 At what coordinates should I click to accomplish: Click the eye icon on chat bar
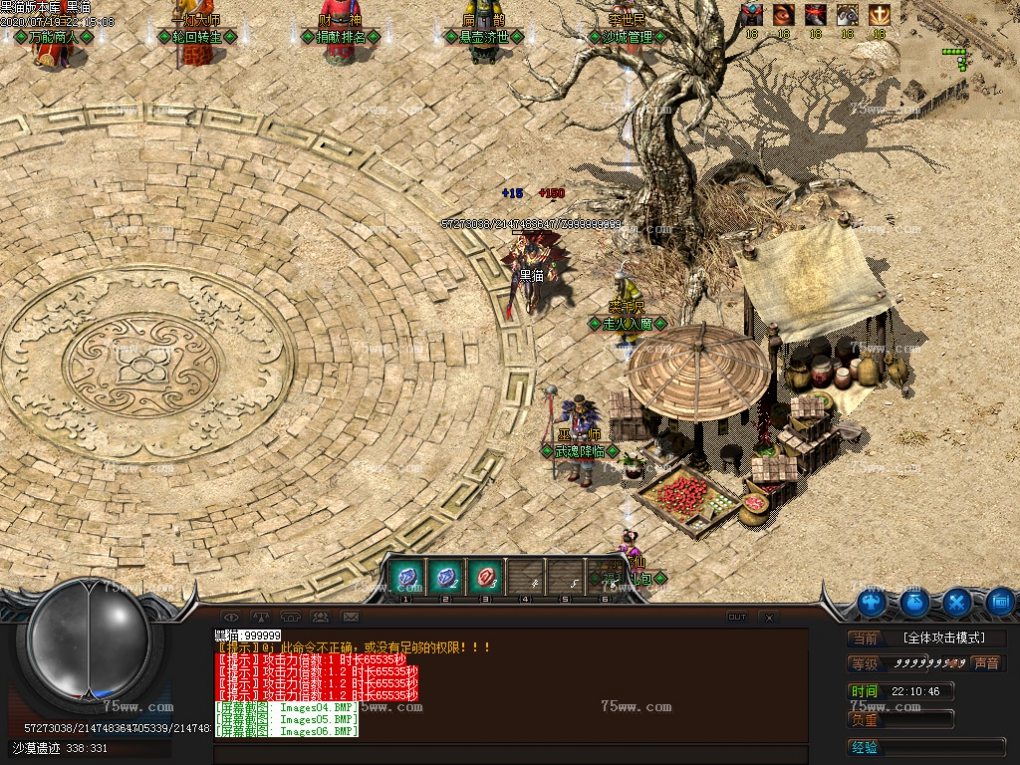pyautogui.click(x=231, y=617)
